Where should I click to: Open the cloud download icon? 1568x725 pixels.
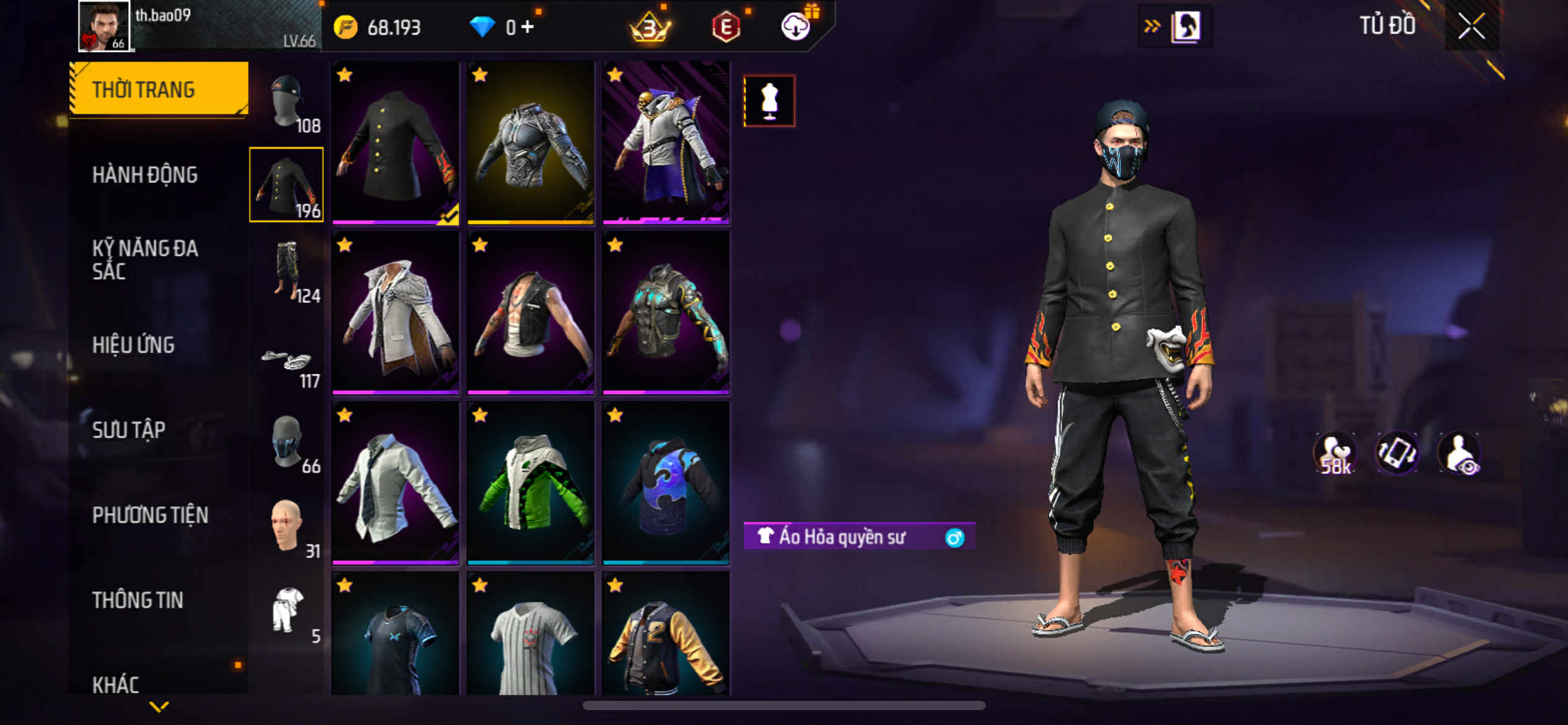coord(796,27)
